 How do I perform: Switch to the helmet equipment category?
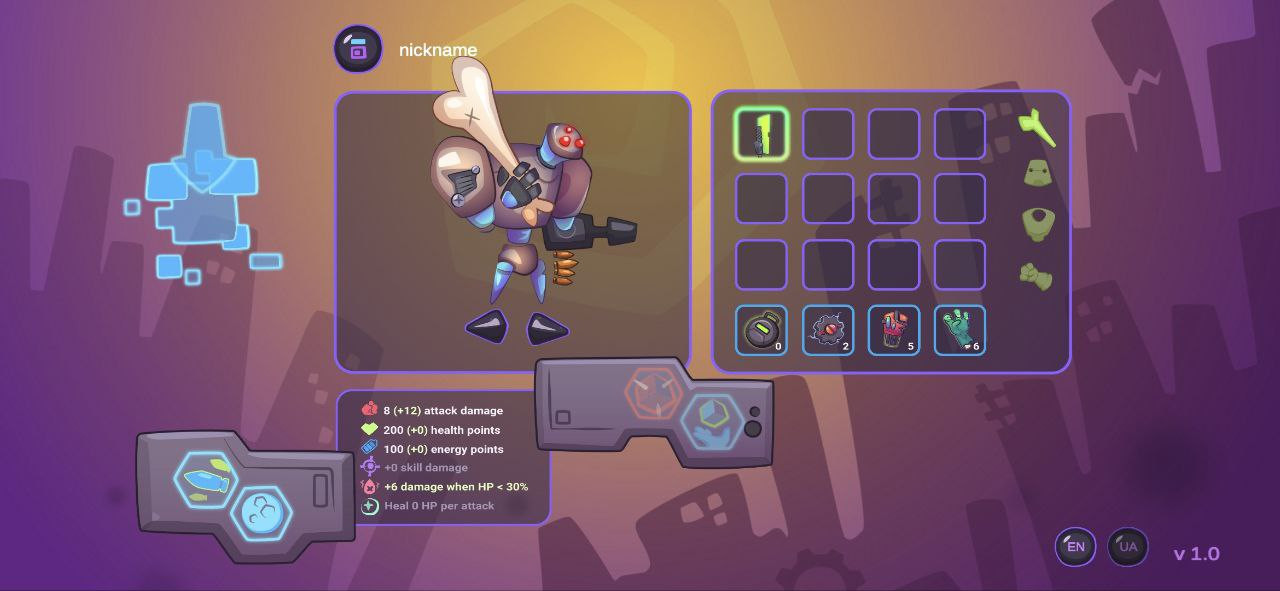[x=1037, y=174]
